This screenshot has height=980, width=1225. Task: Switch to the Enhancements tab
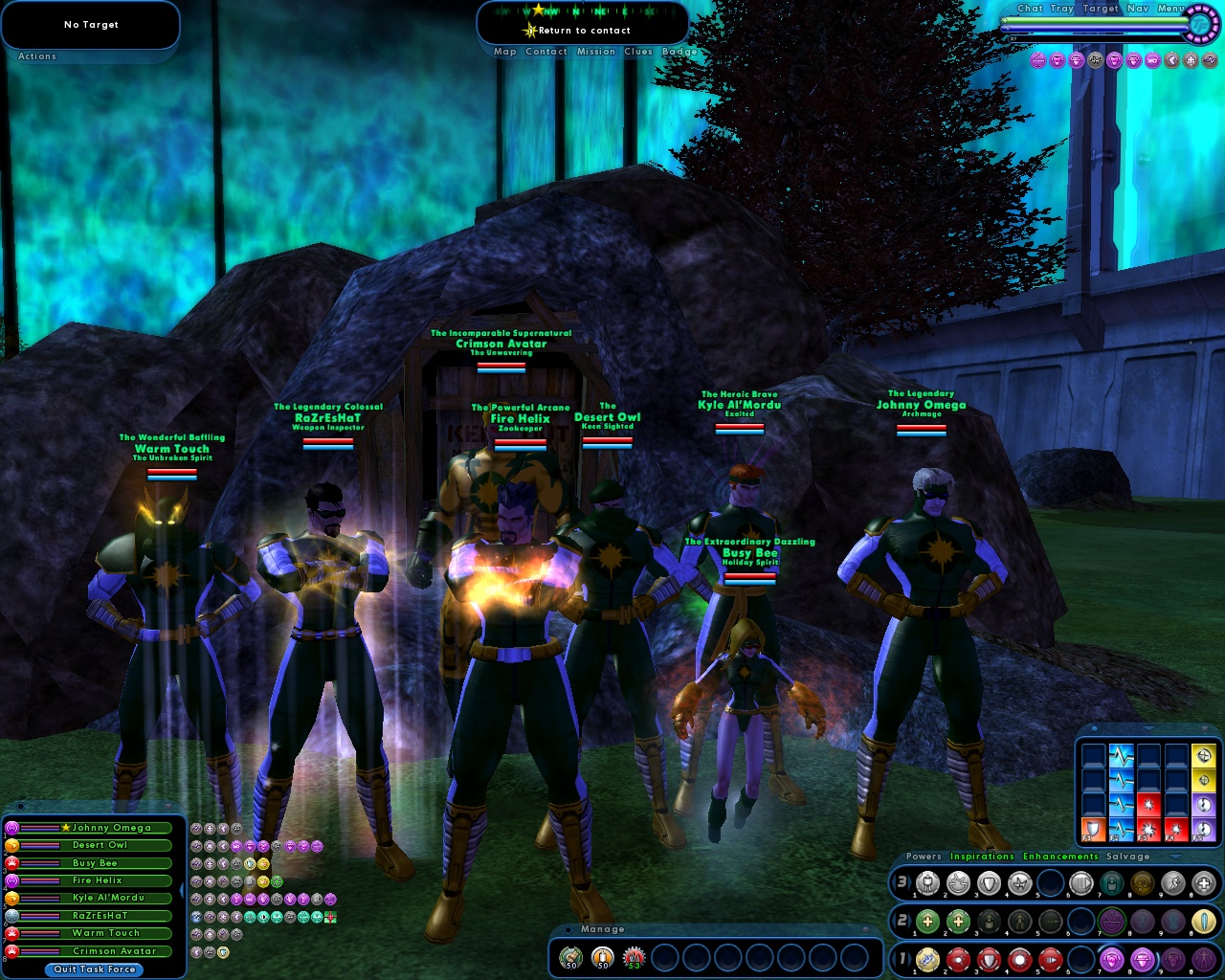1059,857
